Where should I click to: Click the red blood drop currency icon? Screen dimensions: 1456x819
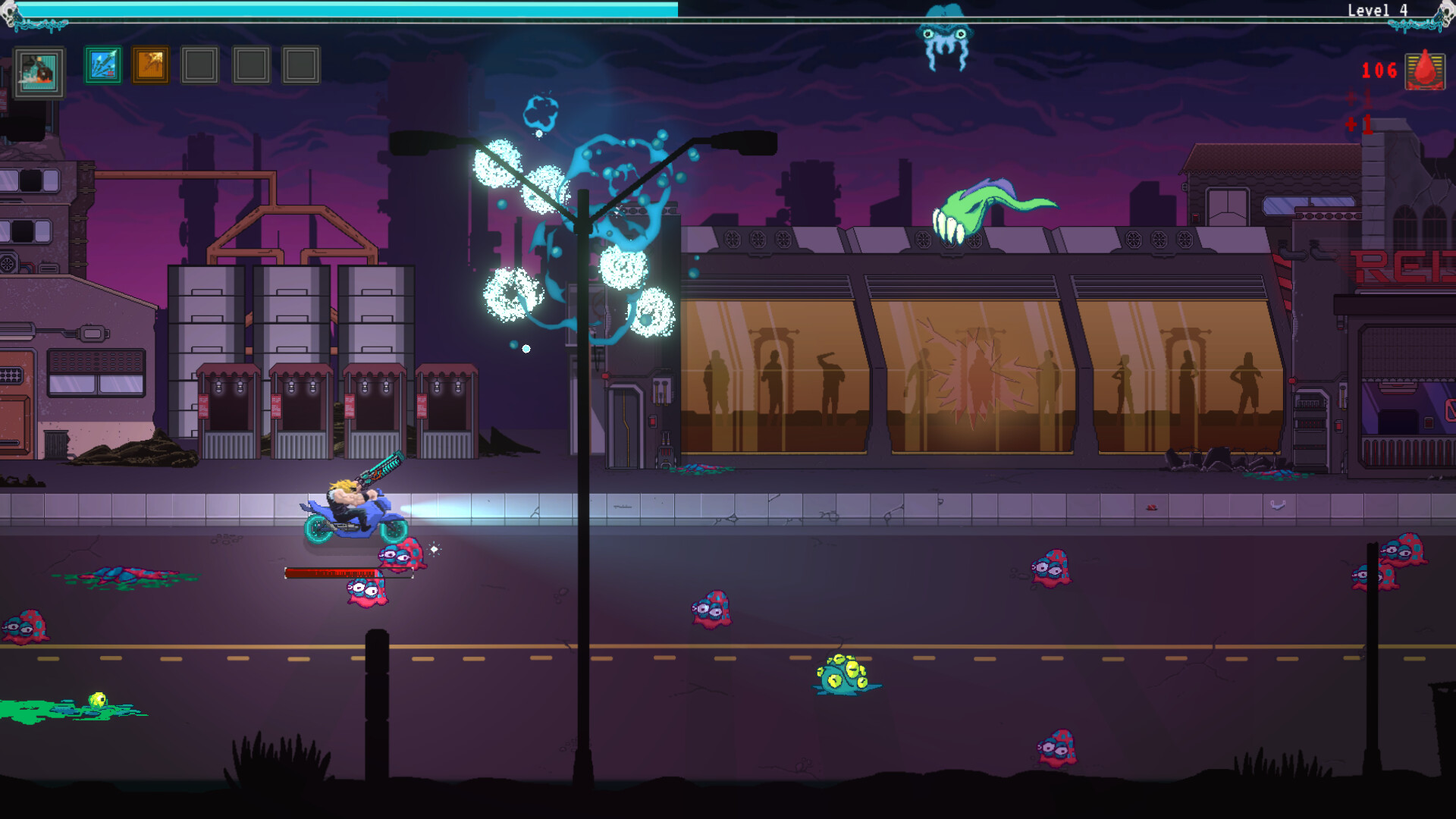pyautogui.click(x=1425, y=71)
